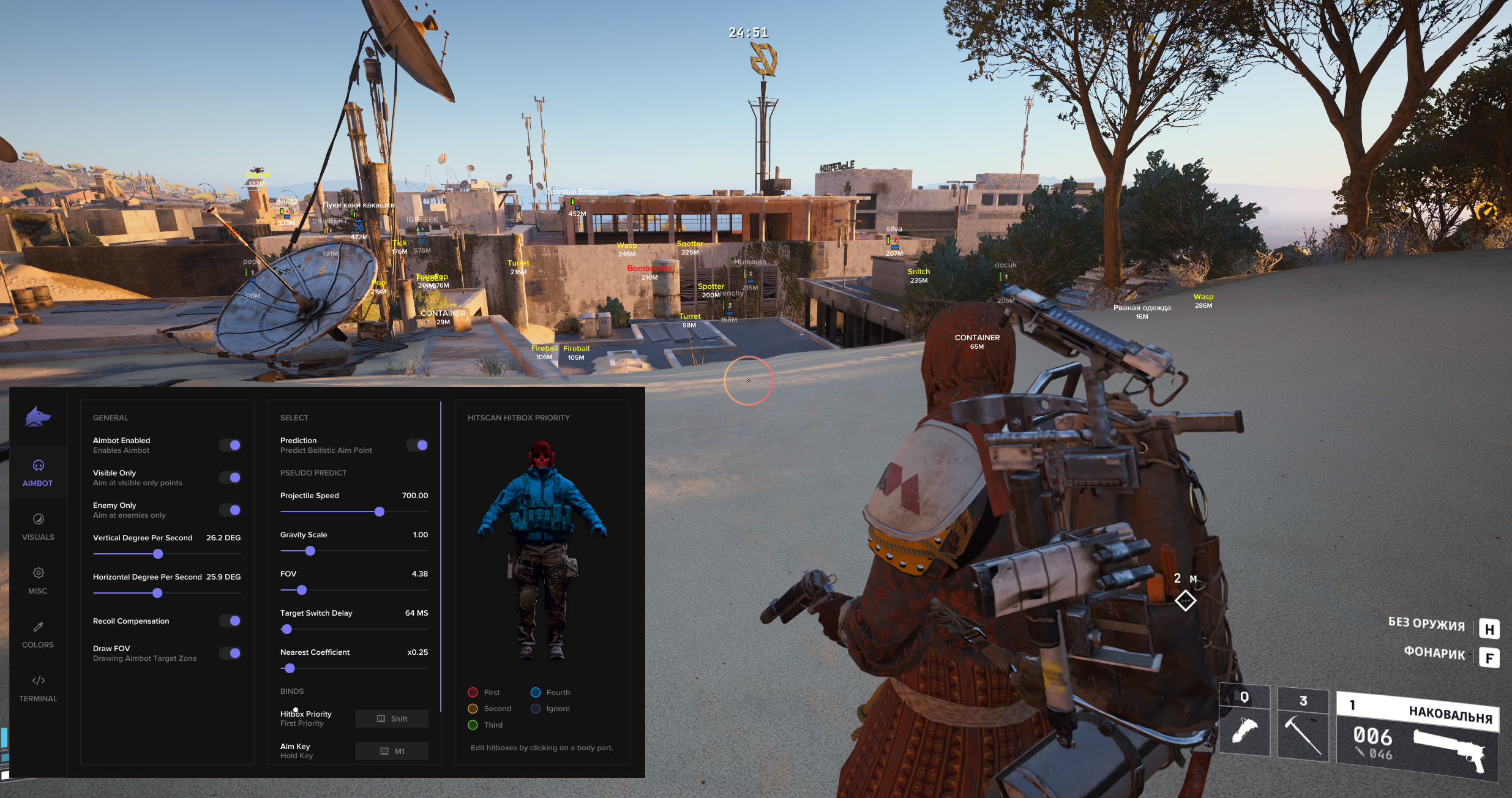Disable the Recoil Compensation toggle

click(x=230, y=621)
